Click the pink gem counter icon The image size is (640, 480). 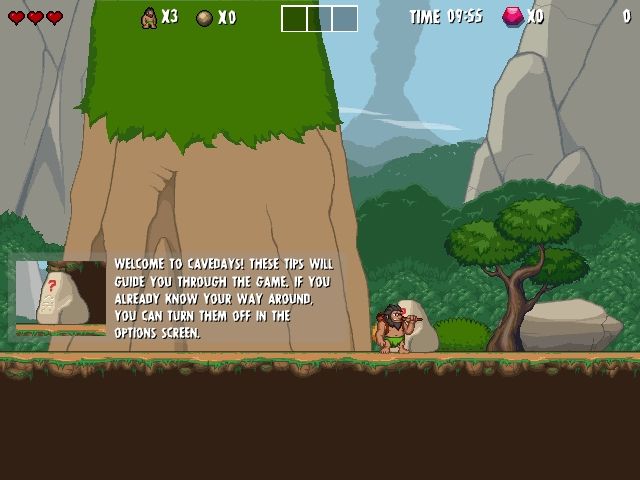[x=513, y=17]
